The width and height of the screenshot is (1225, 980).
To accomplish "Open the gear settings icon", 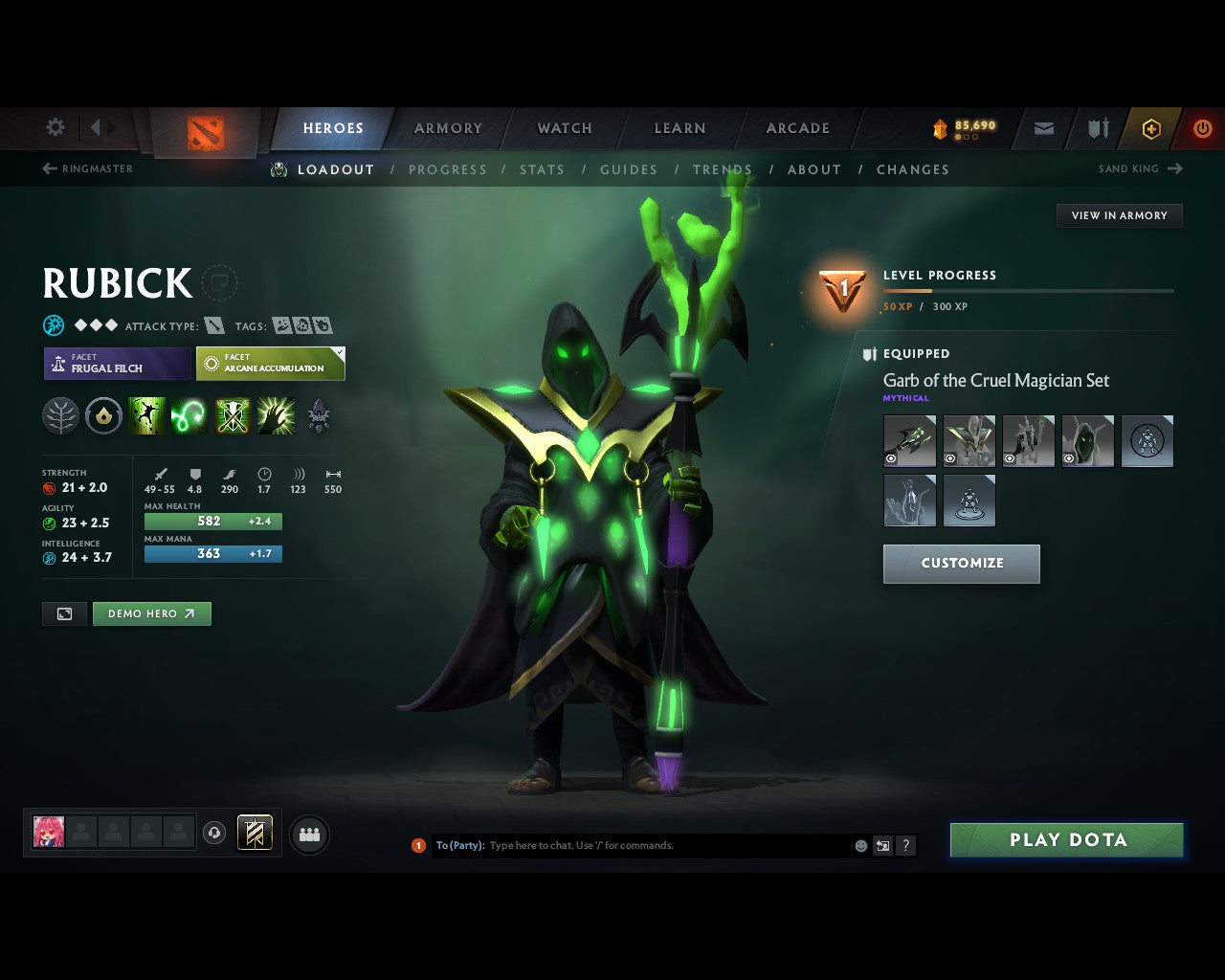I will [56, 127].
